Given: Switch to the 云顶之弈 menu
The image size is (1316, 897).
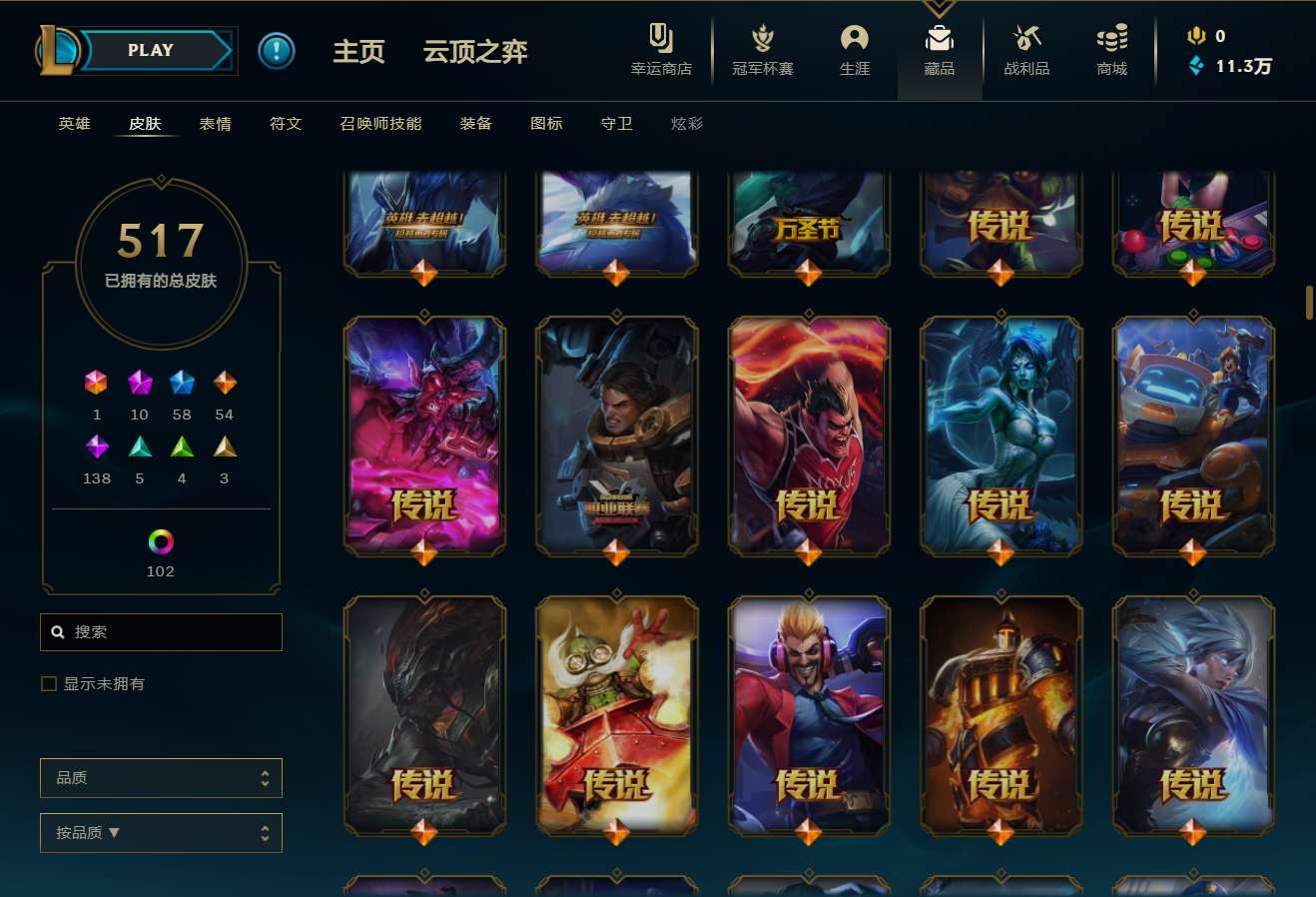Looking at the screenshot, I should [474, 52].
